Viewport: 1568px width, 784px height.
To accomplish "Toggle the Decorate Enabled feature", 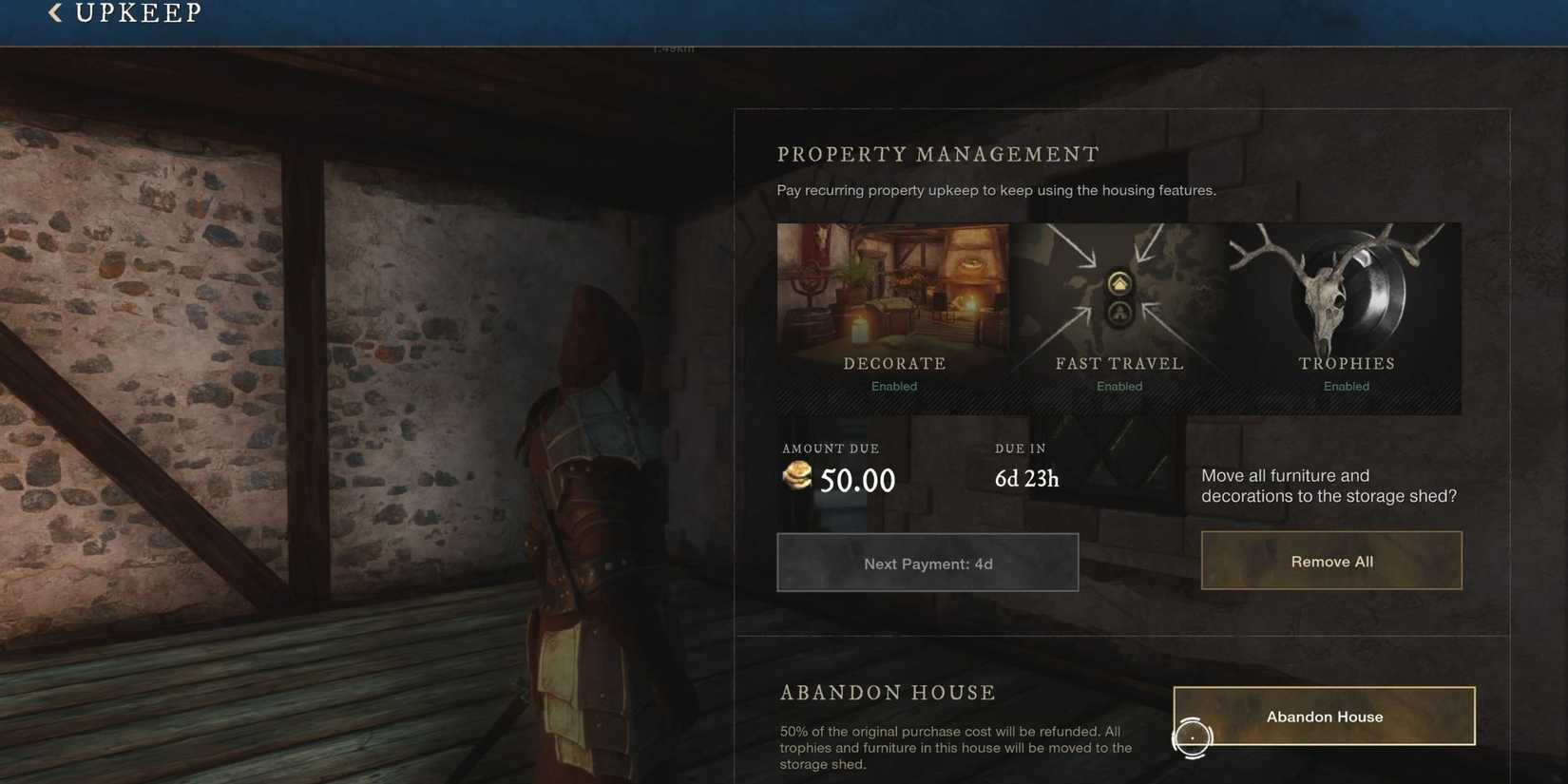I will [893, 386].
